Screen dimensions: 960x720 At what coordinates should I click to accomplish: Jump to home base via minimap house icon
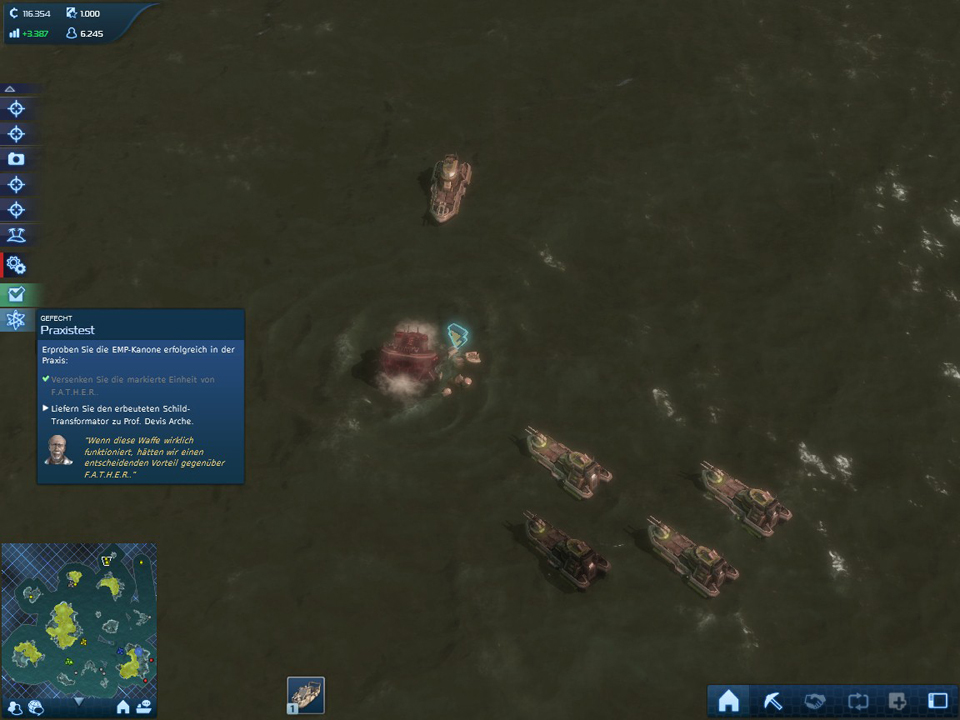tap(123, 707)
